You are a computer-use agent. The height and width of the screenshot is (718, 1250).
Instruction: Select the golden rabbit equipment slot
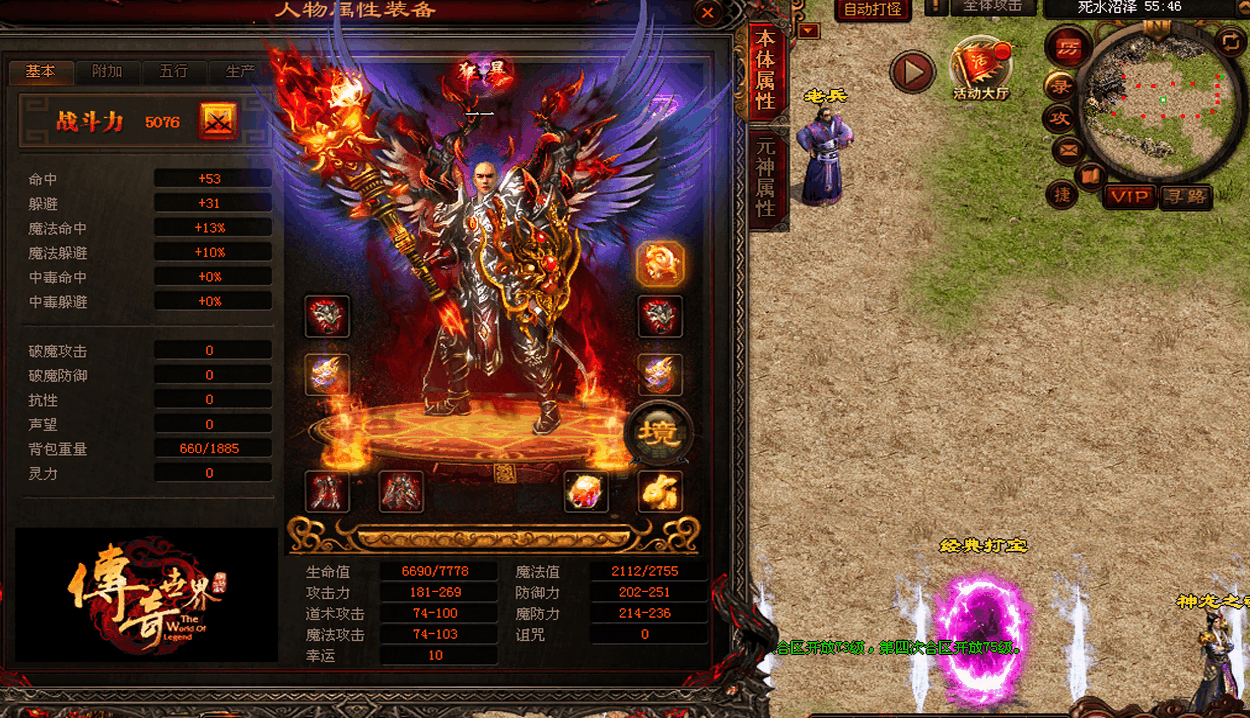tap(660, 492)
